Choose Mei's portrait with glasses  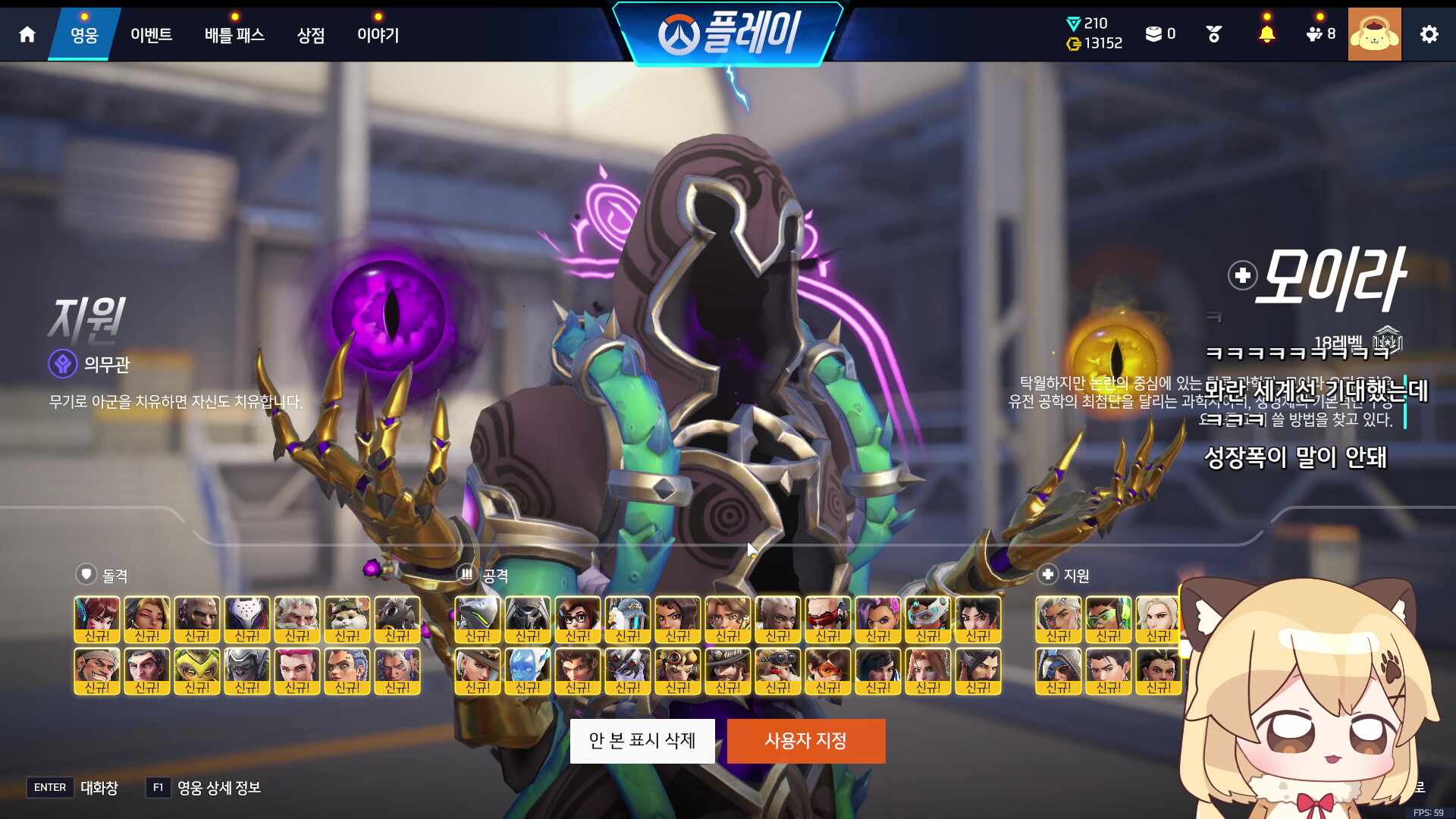pos(578,619)
